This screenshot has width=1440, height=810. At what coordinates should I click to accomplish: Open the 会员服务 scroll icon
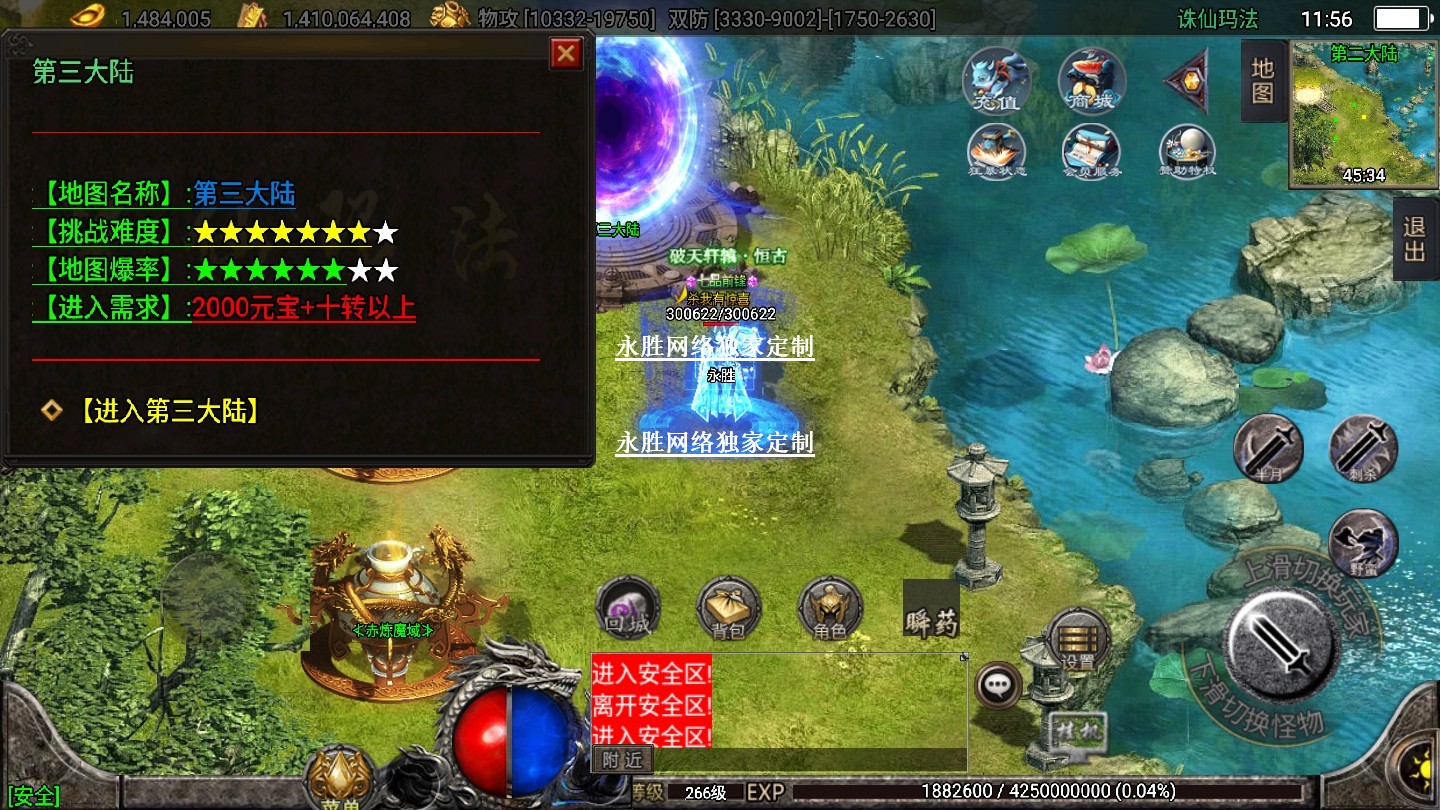[1091, 152]
